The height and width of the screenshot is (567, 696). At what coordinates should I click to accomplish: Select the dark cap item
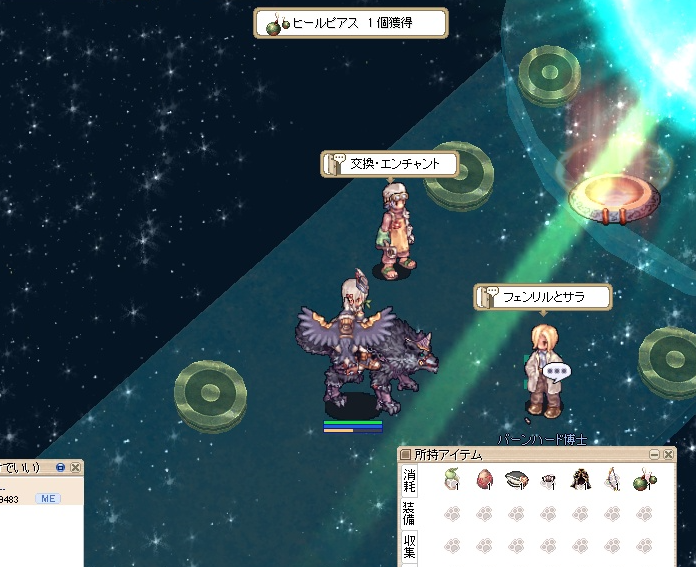(516, 480)
